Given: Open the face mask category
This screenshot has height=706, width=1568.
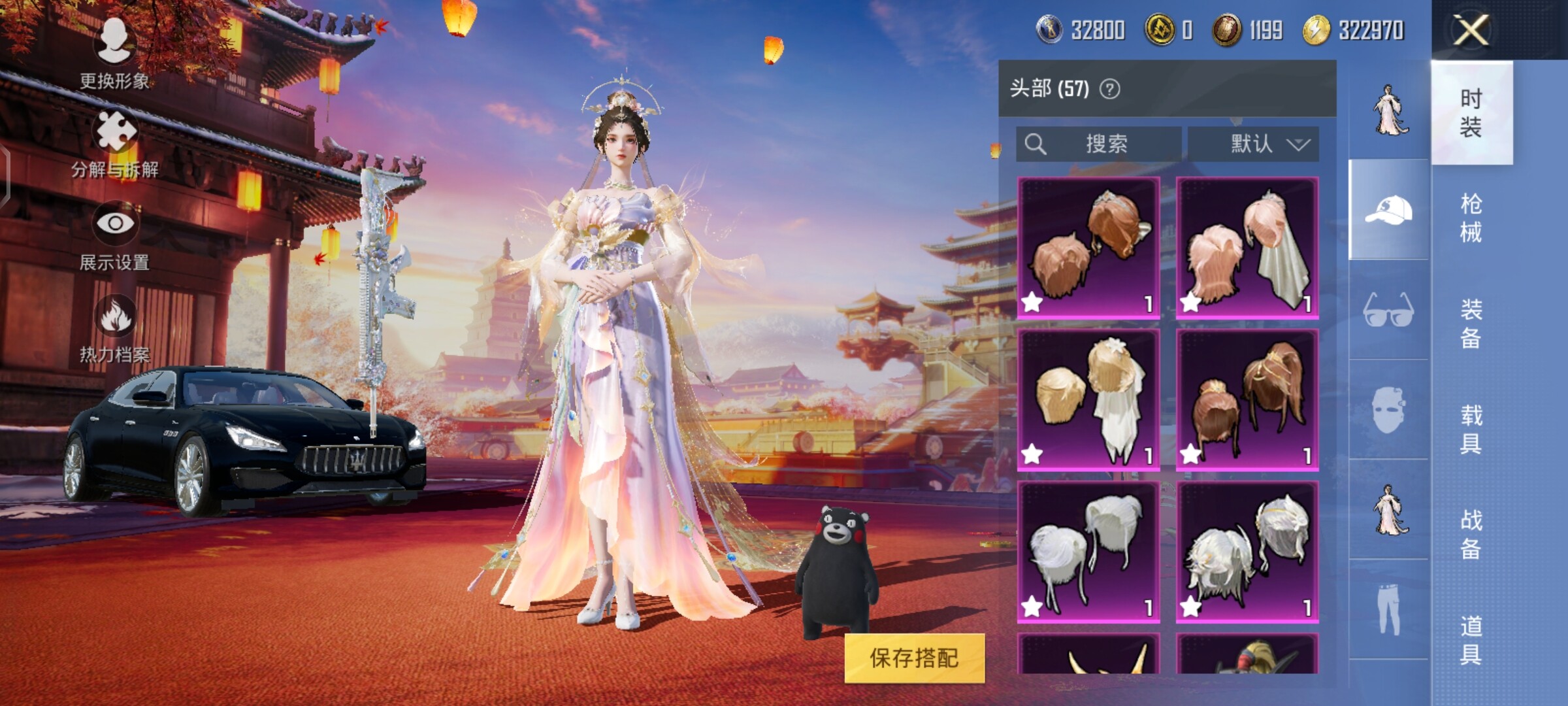Looking at the screenshot, I should point(1389,410).
